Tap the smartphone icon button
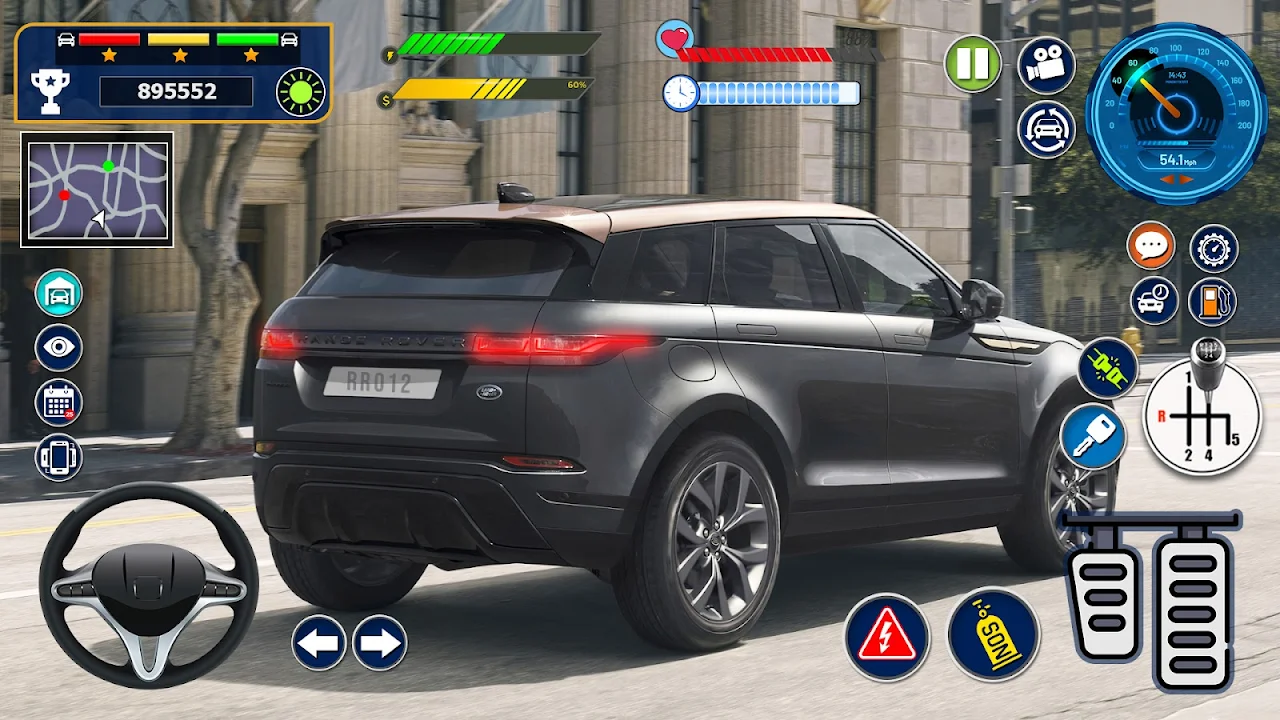The width and height of the screenshot is (1280, 720). tap(59, 457)
